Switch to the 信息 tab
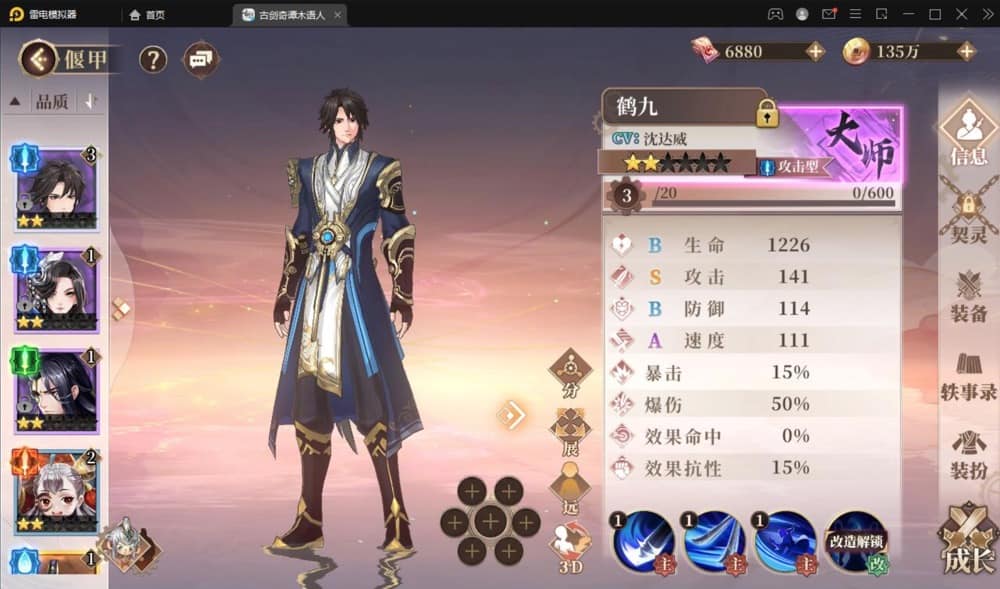 [968, 134]
